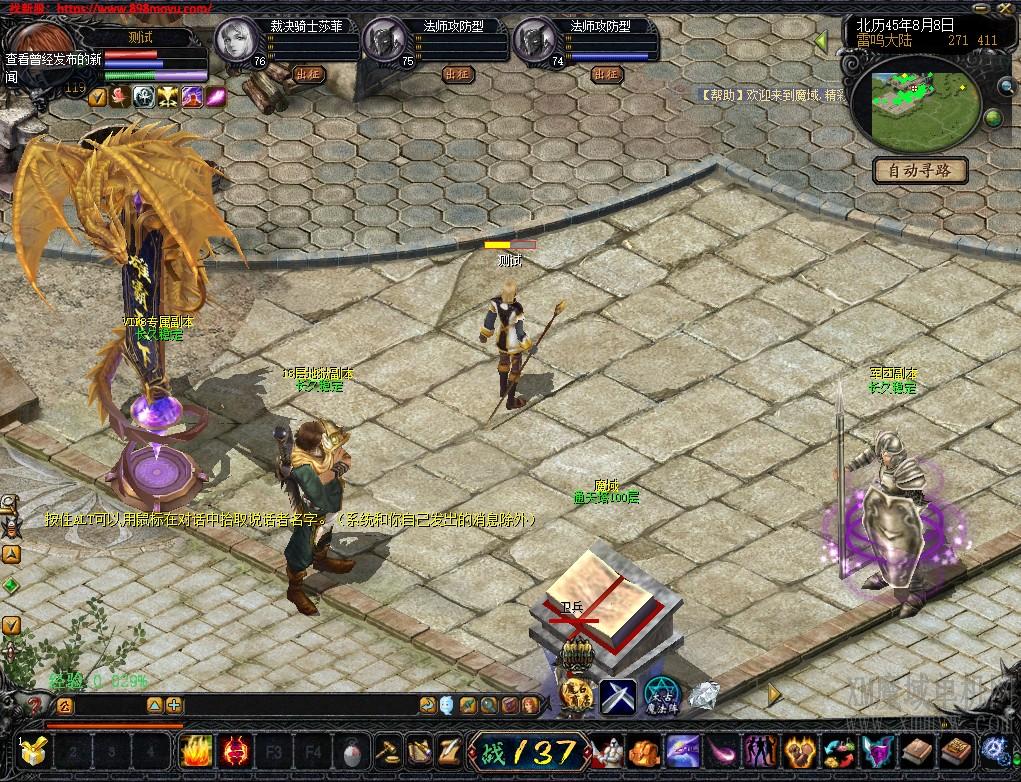Click the 自动寻路 auto-pathfinding button

click(920, 170)
